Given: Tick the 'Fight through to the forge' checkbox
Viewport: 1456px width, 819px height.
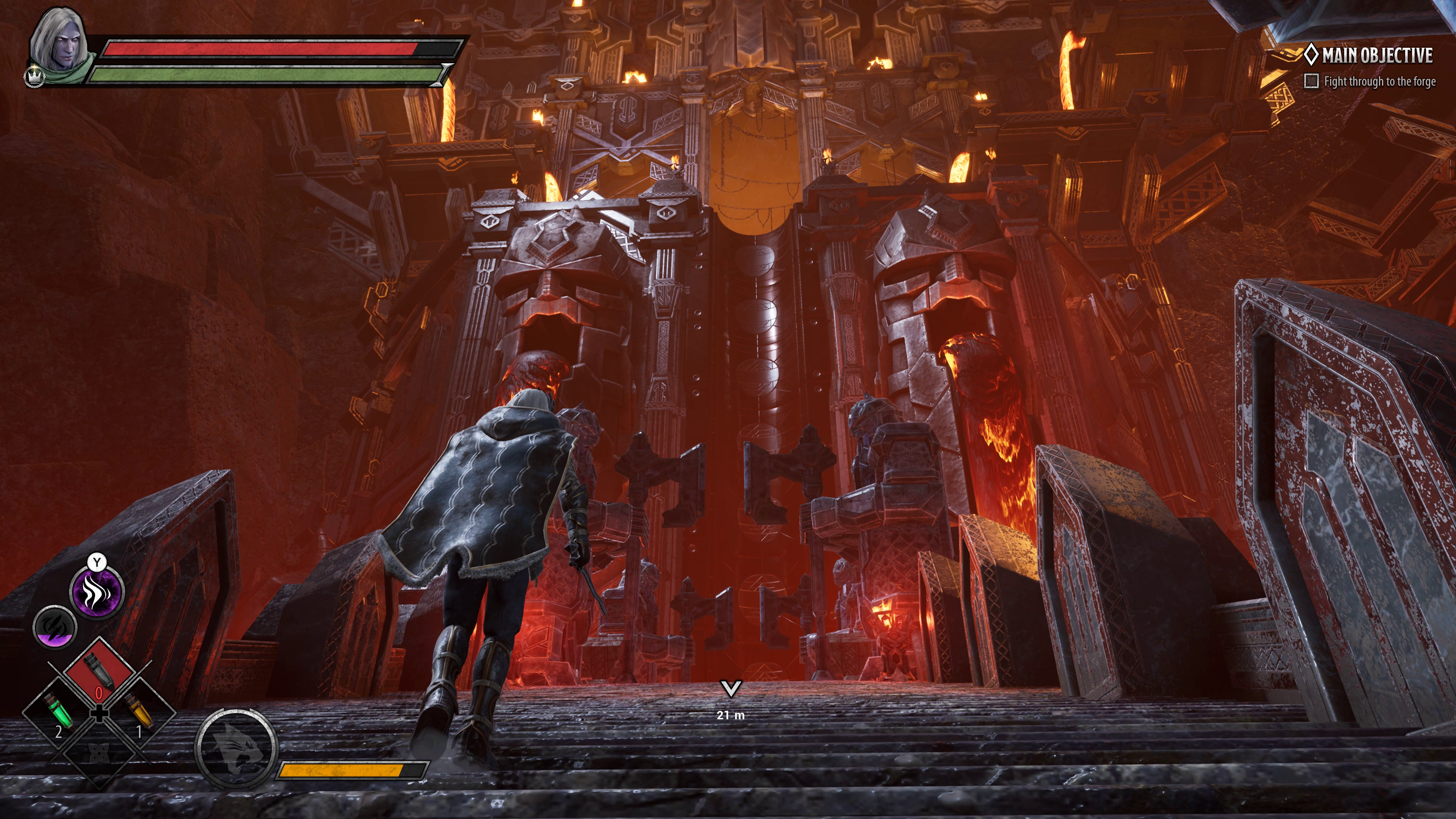Looking at the screenshot, I should tap(1311, 82).
